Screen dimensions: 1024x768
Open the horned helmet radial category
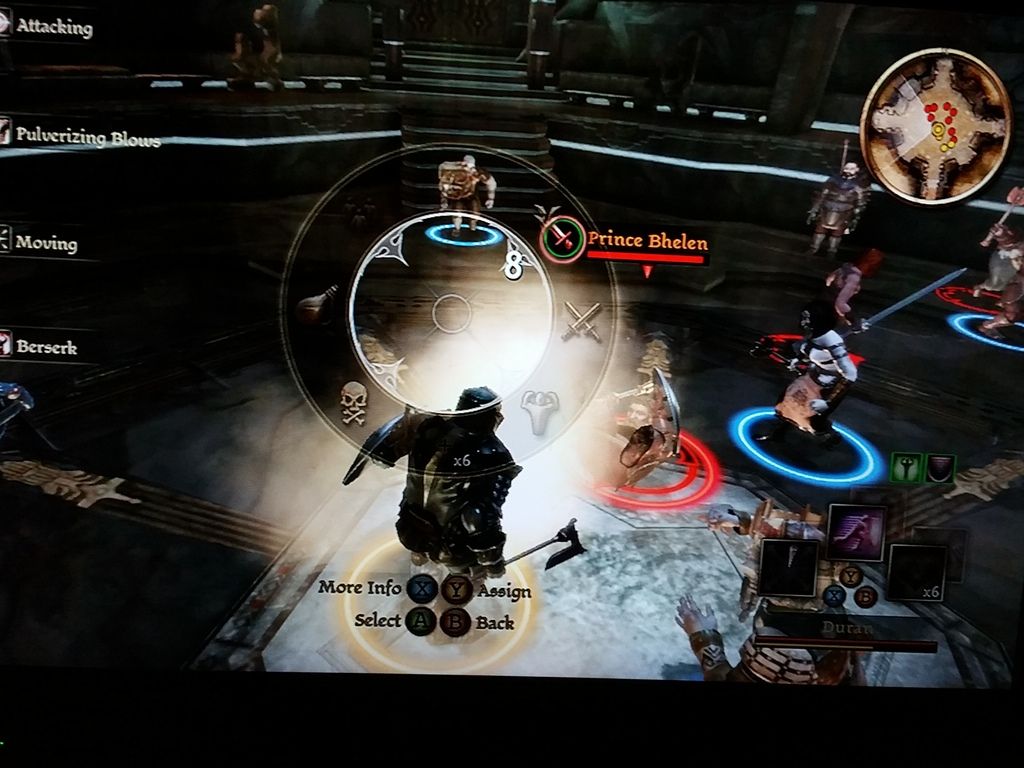coord(540,411)
